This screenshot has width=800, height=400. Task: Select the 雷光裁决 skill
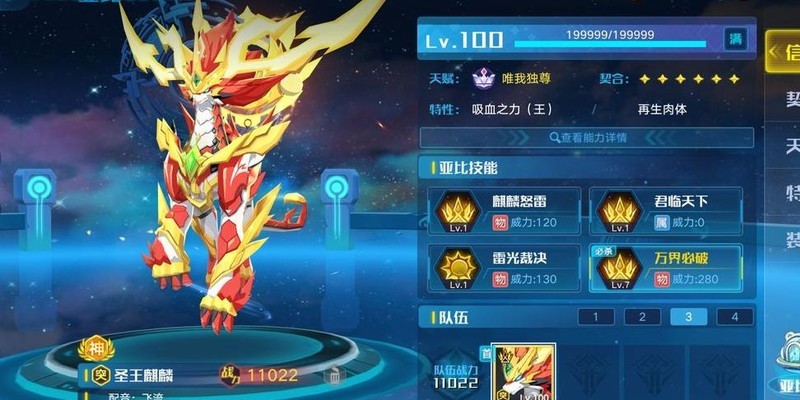tap(503, 266)
